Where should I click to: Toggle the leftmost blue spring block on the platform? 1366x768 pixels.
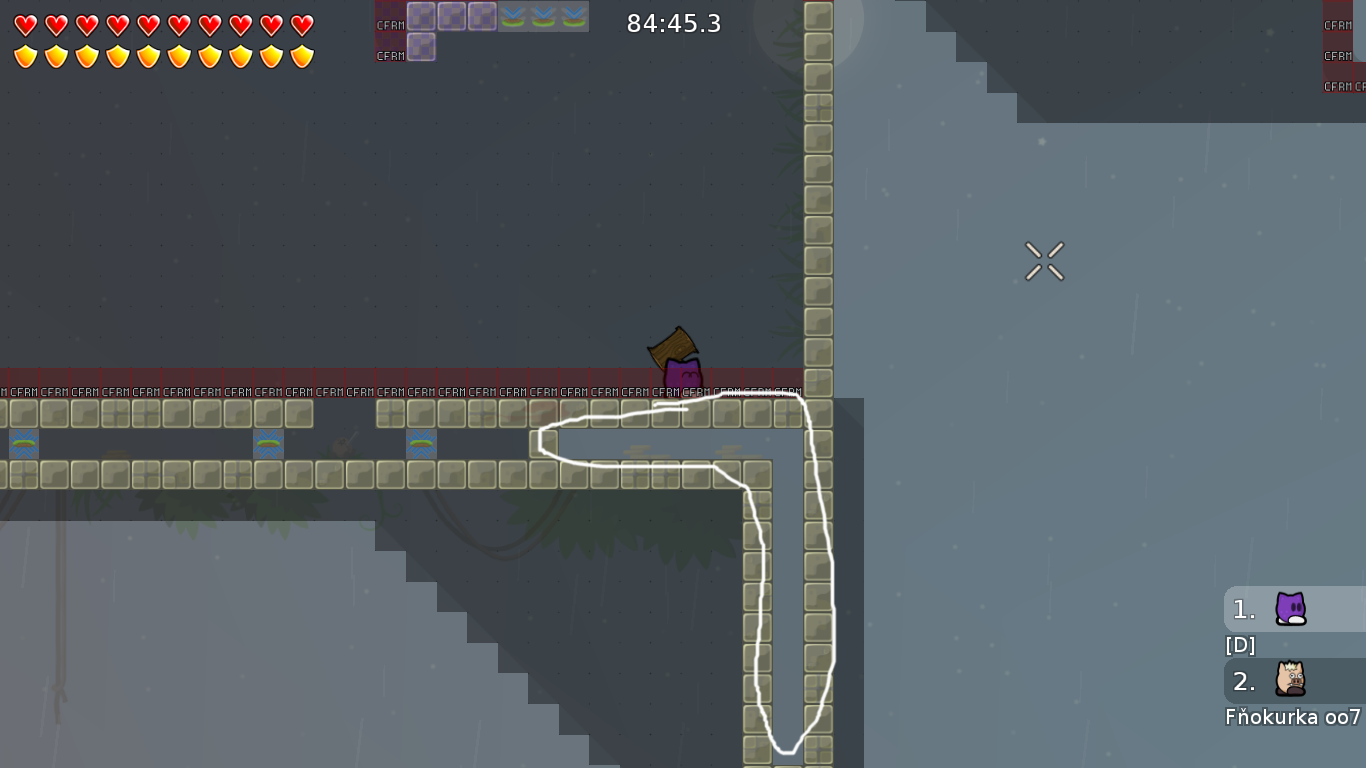(x=22, y=444)
